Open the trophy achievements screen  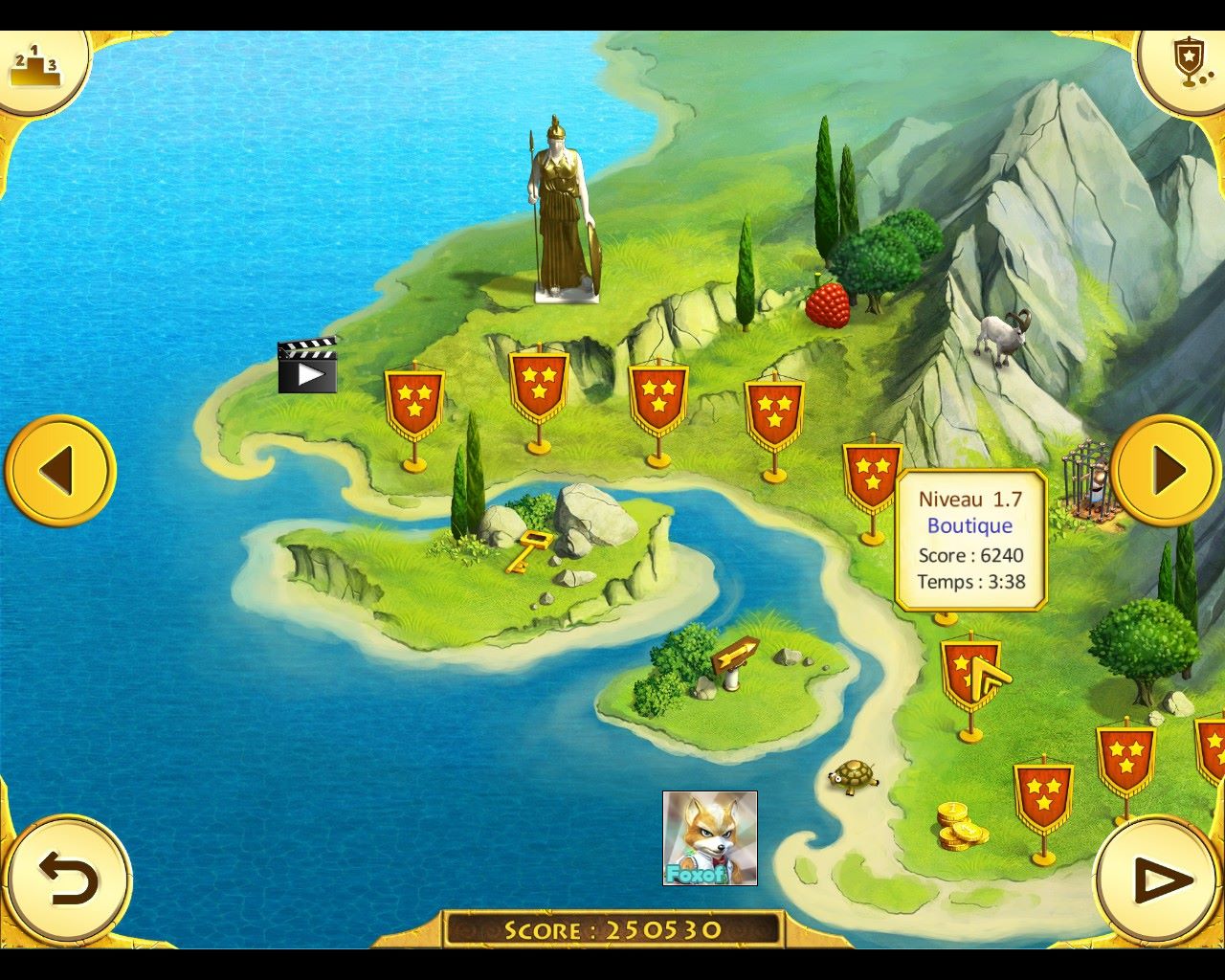tap(1187, 63)
